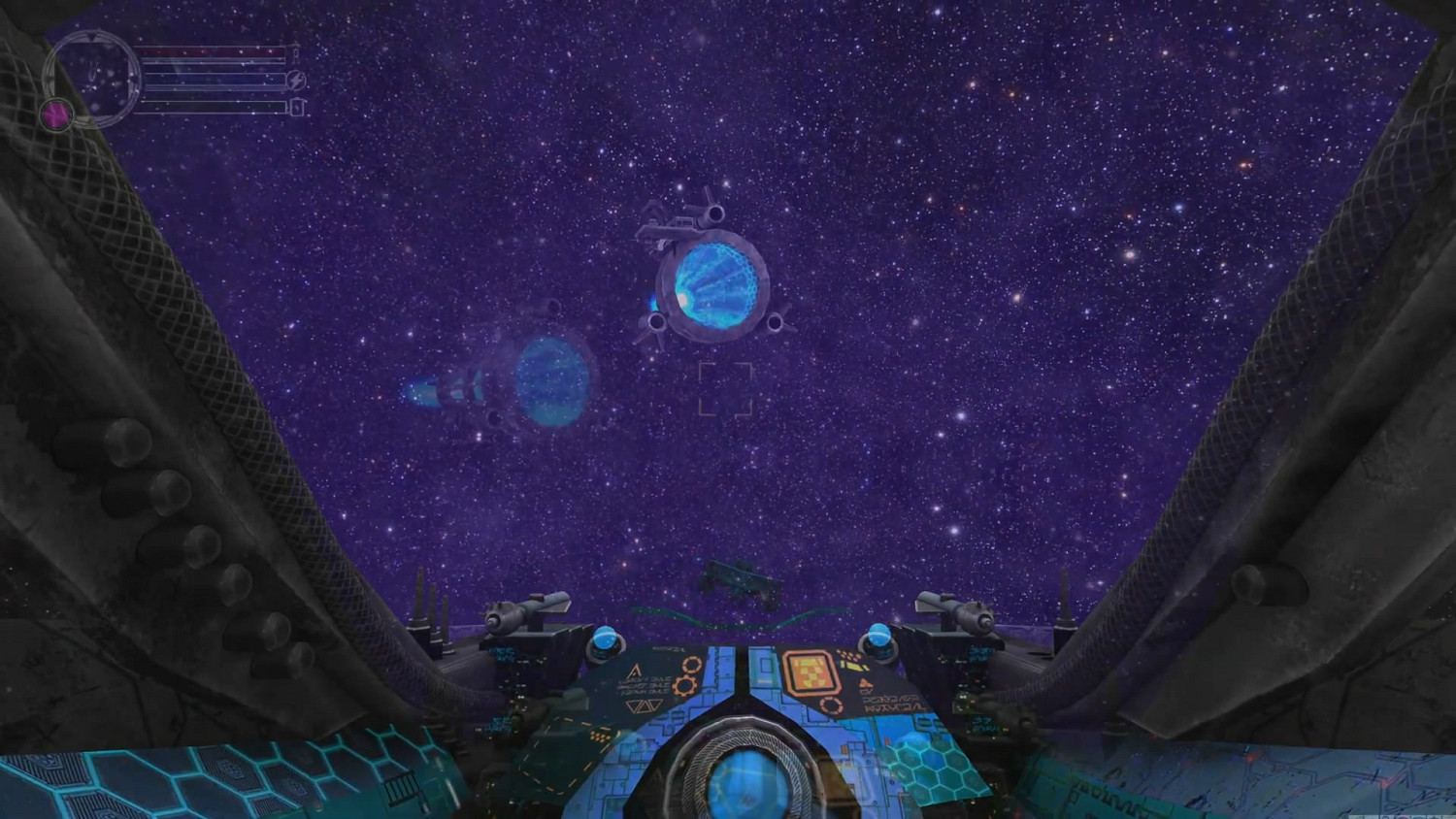This screenshot has height=819, width=1456.
Task: Select the triangular warning glyph on the left console
Action: [x=635, y=672]
